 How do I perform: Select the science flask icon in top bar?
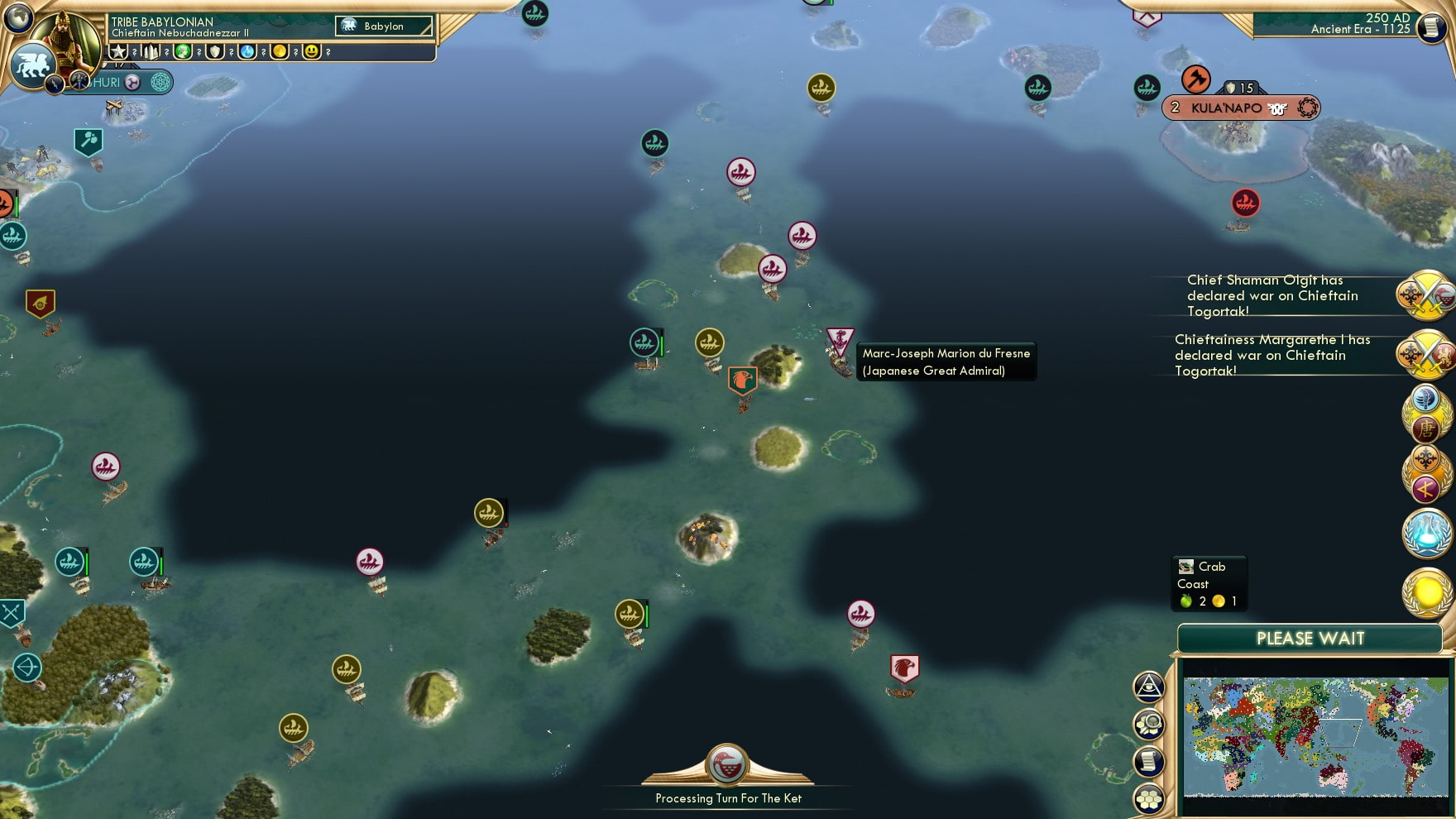[x=246, y=52]
